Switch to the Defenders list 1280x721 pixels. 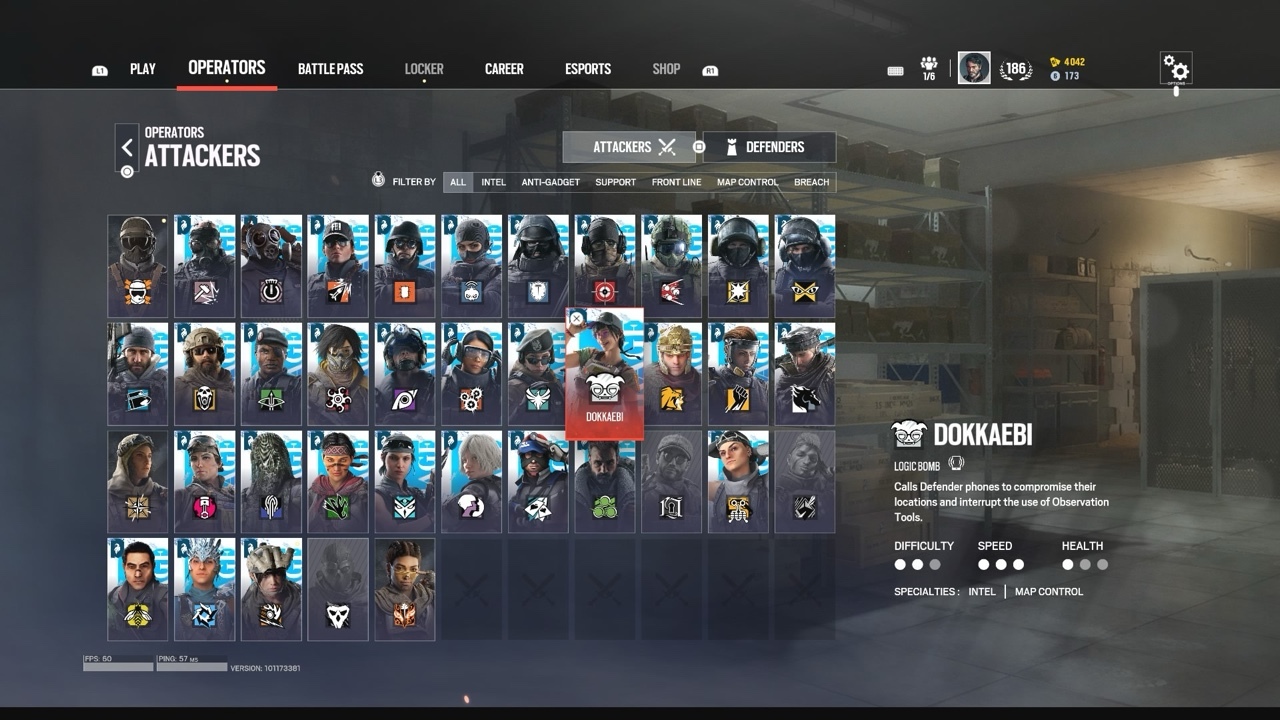(769, 147)
